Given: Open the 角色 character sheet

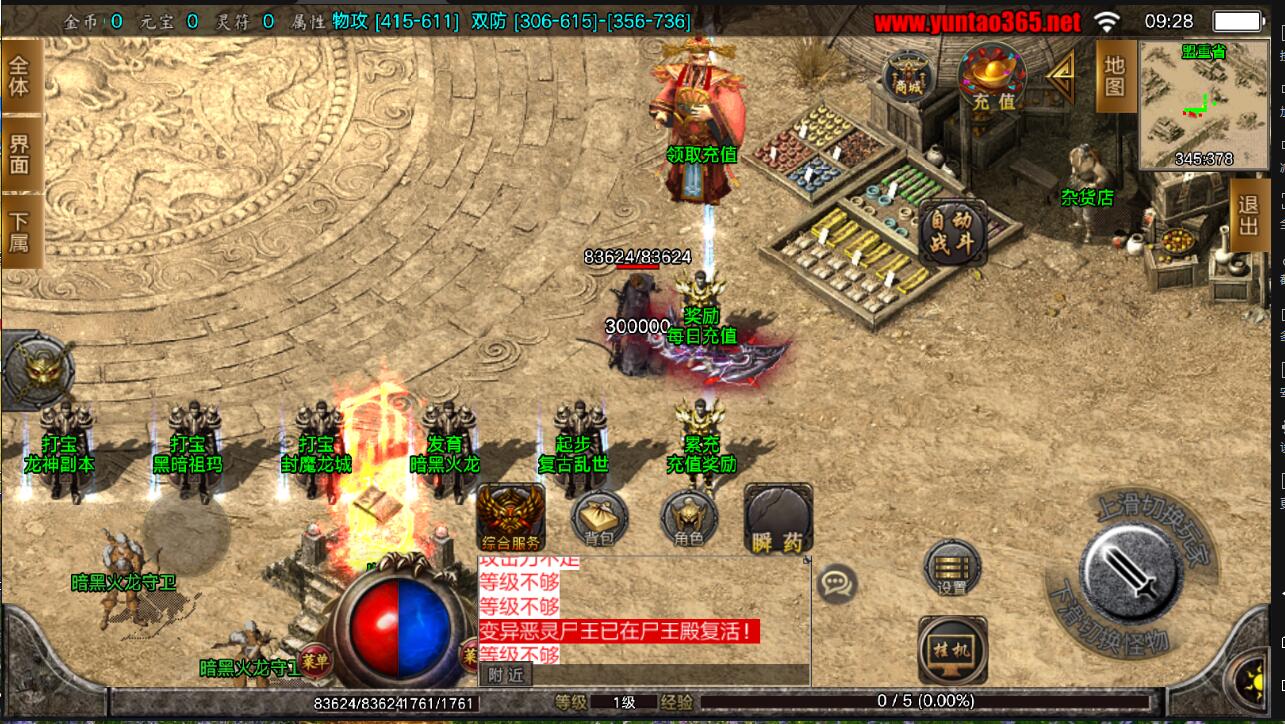Looking at the screenshot, I should click(x=689, y=518).
